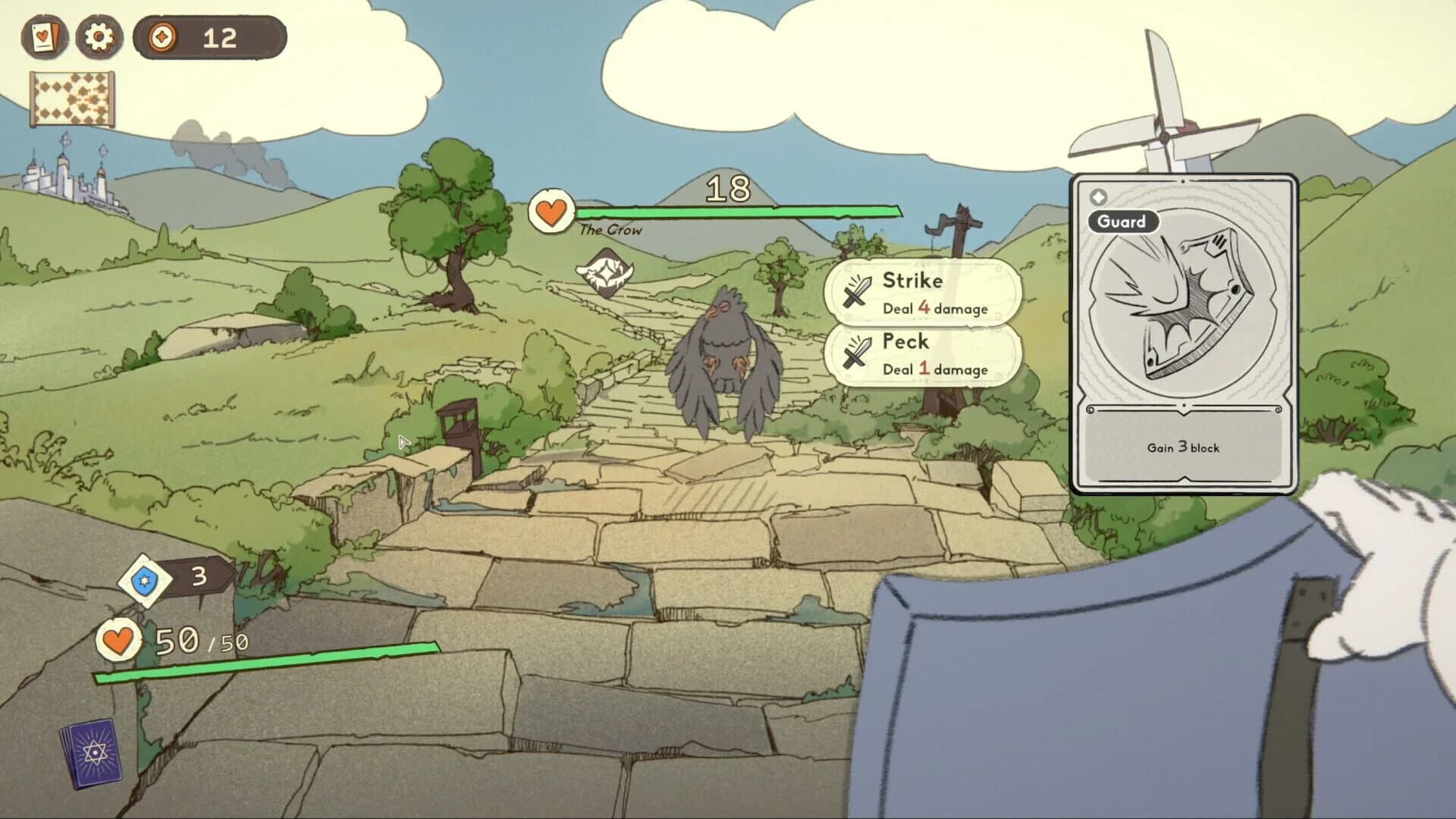Click the heart icon on The Crow's health bar

point(551,211)
